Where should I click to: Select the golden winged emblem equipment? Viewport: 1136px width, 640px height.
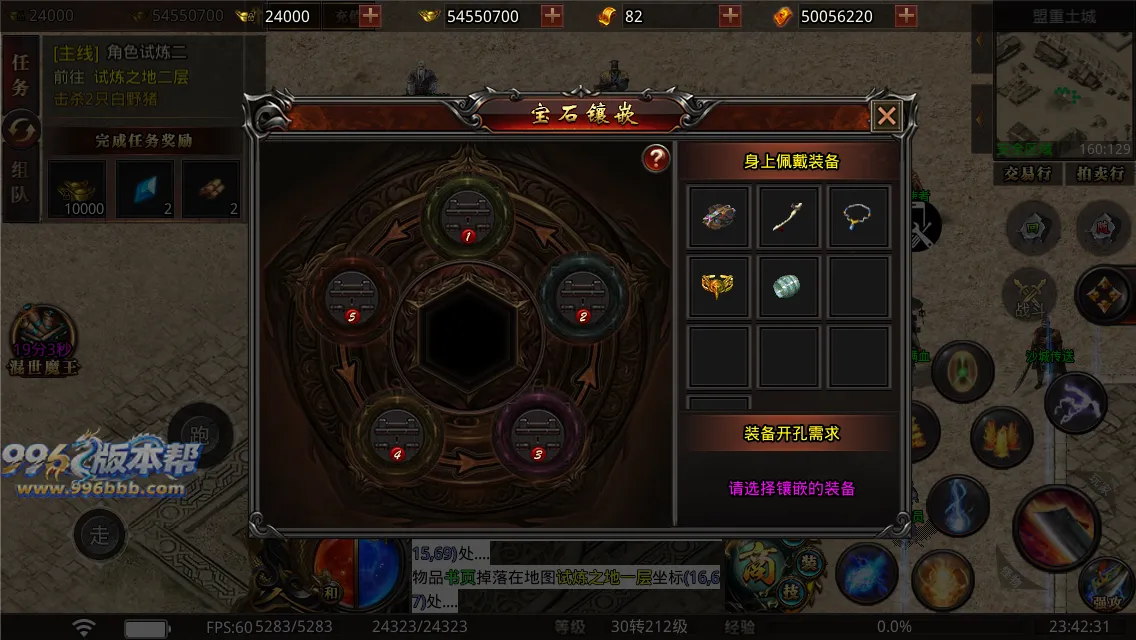click(x=719, y=287)
